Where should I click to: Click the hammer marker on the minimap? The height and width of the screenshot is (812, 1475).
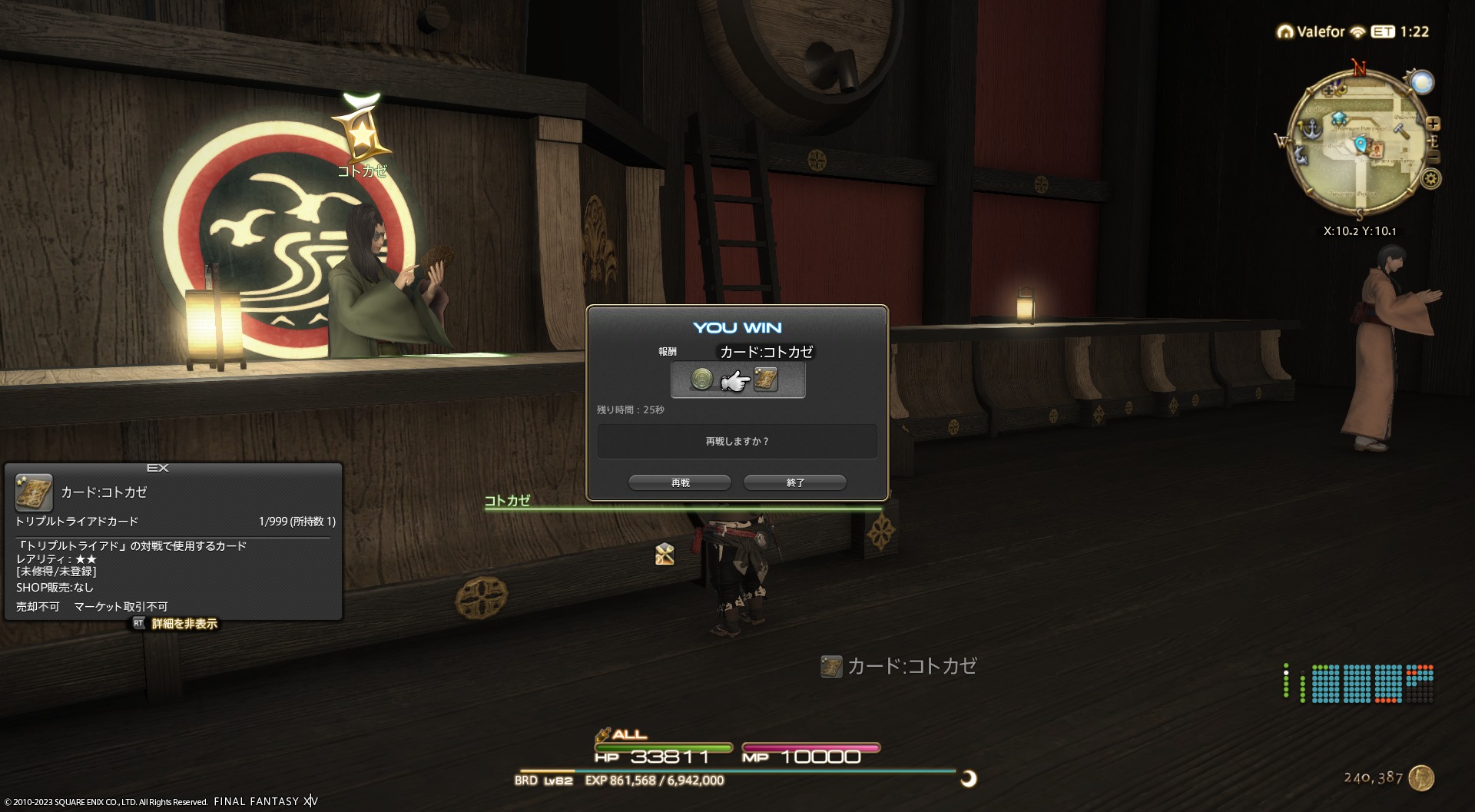click(1402, 131)
